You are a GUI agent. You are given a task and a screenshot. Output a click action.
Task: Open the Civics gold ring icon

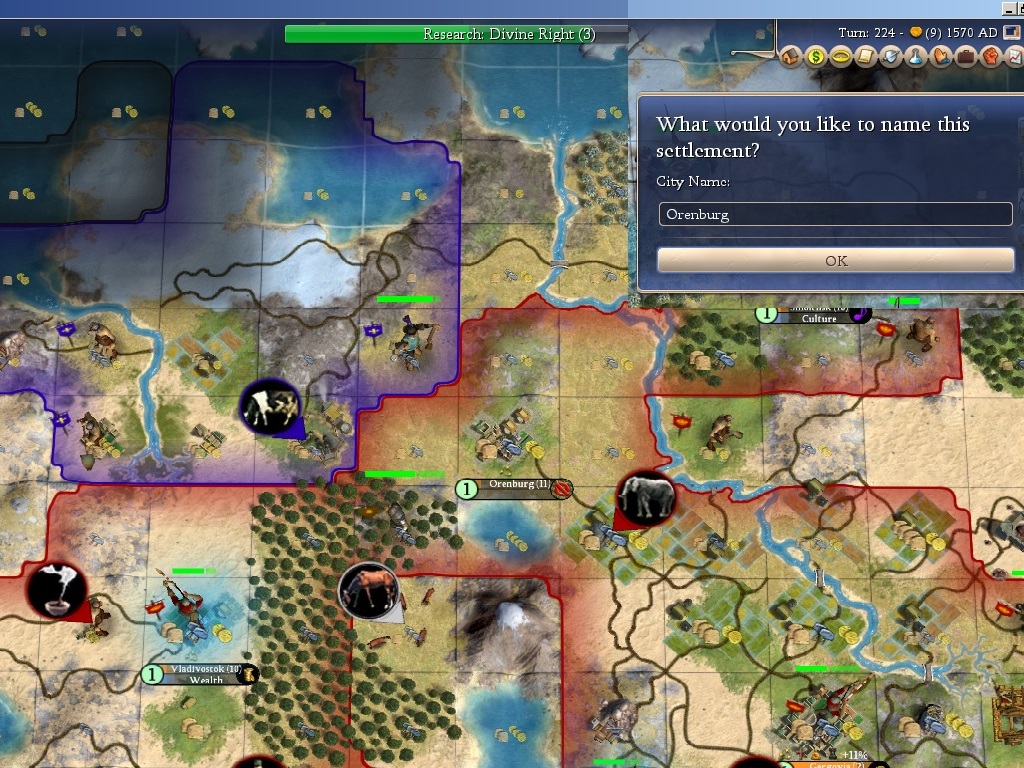tap(841, 57)
